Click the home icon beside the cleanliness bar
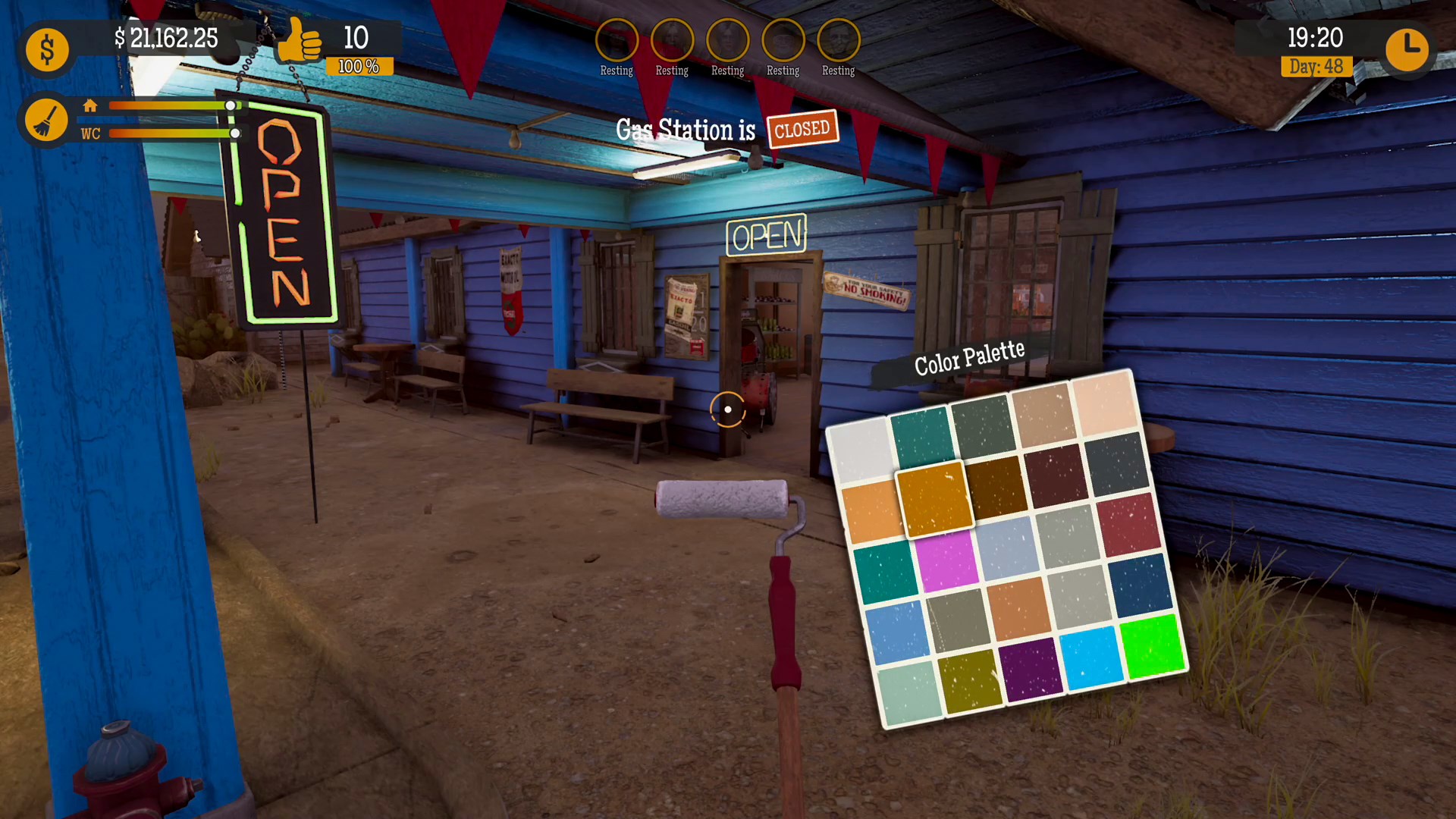The height and width of the screenshot is (819, 1456). point(90,106)
